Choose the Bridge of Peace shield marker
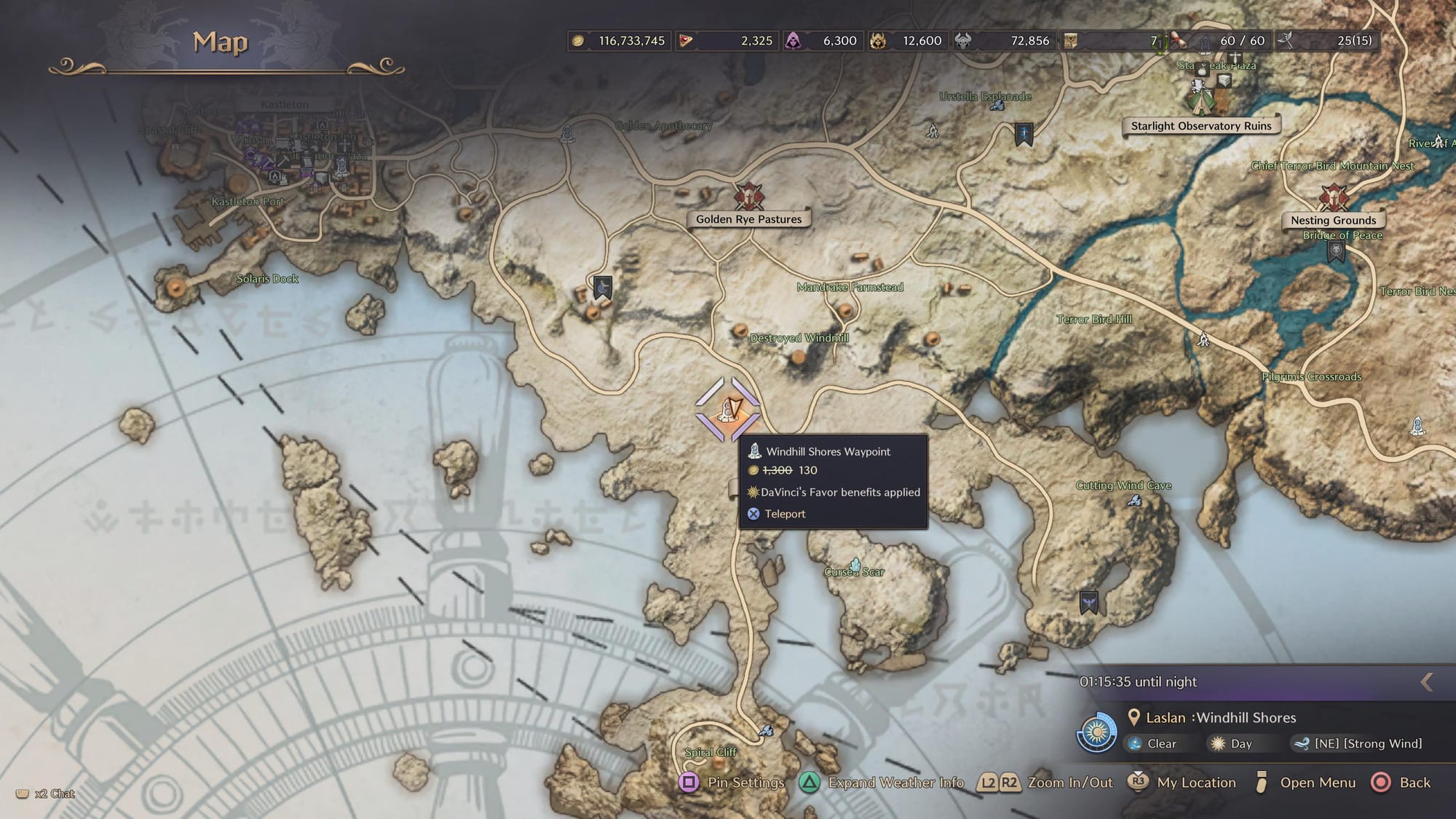The width and height of the screenshot is (1456, 819). point(1336,252)
